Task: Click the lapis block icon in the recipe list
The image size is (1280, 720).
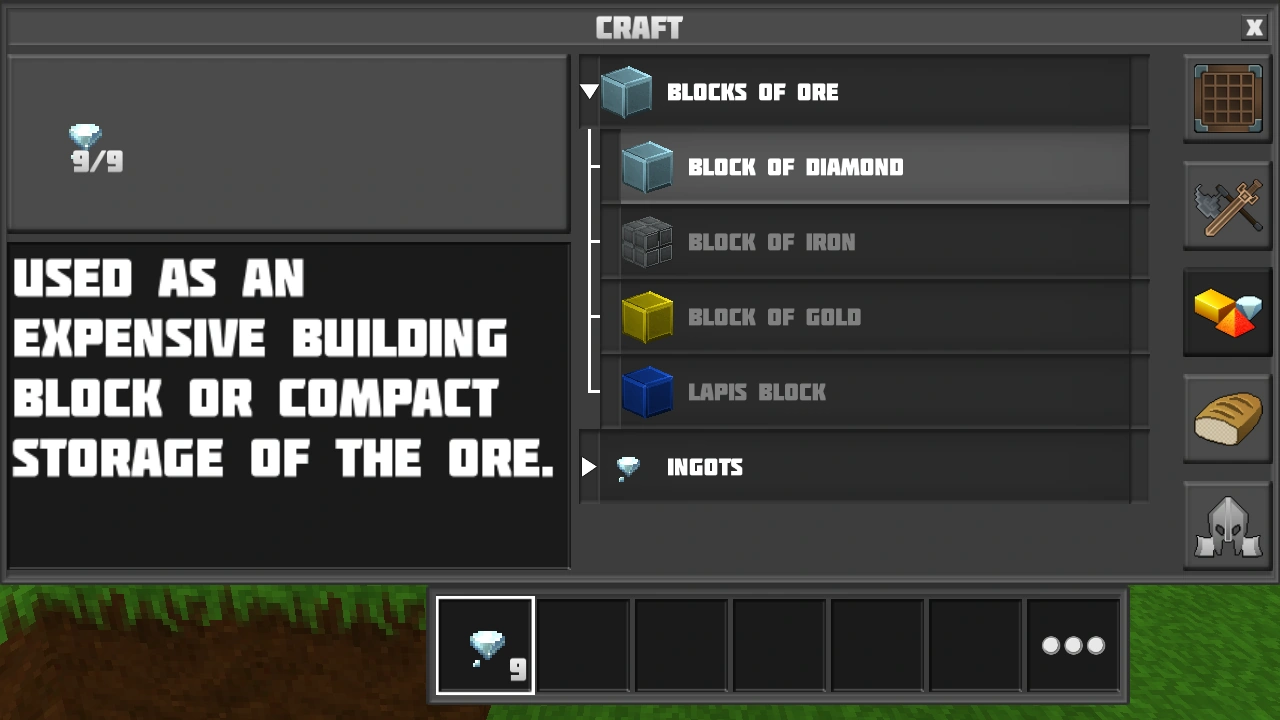Action: click(x=647, y=392)
